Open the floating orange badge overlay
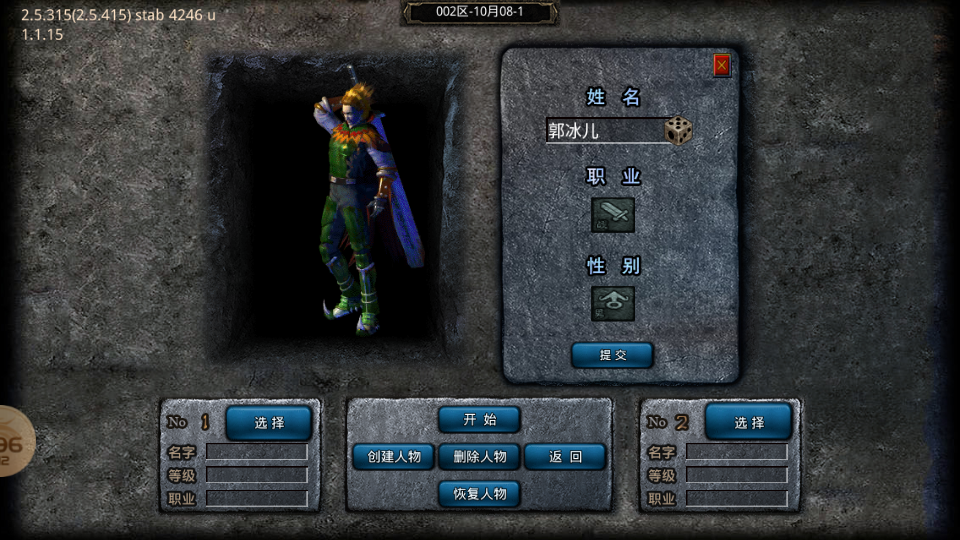960x540 pixels. click(14, 441)
